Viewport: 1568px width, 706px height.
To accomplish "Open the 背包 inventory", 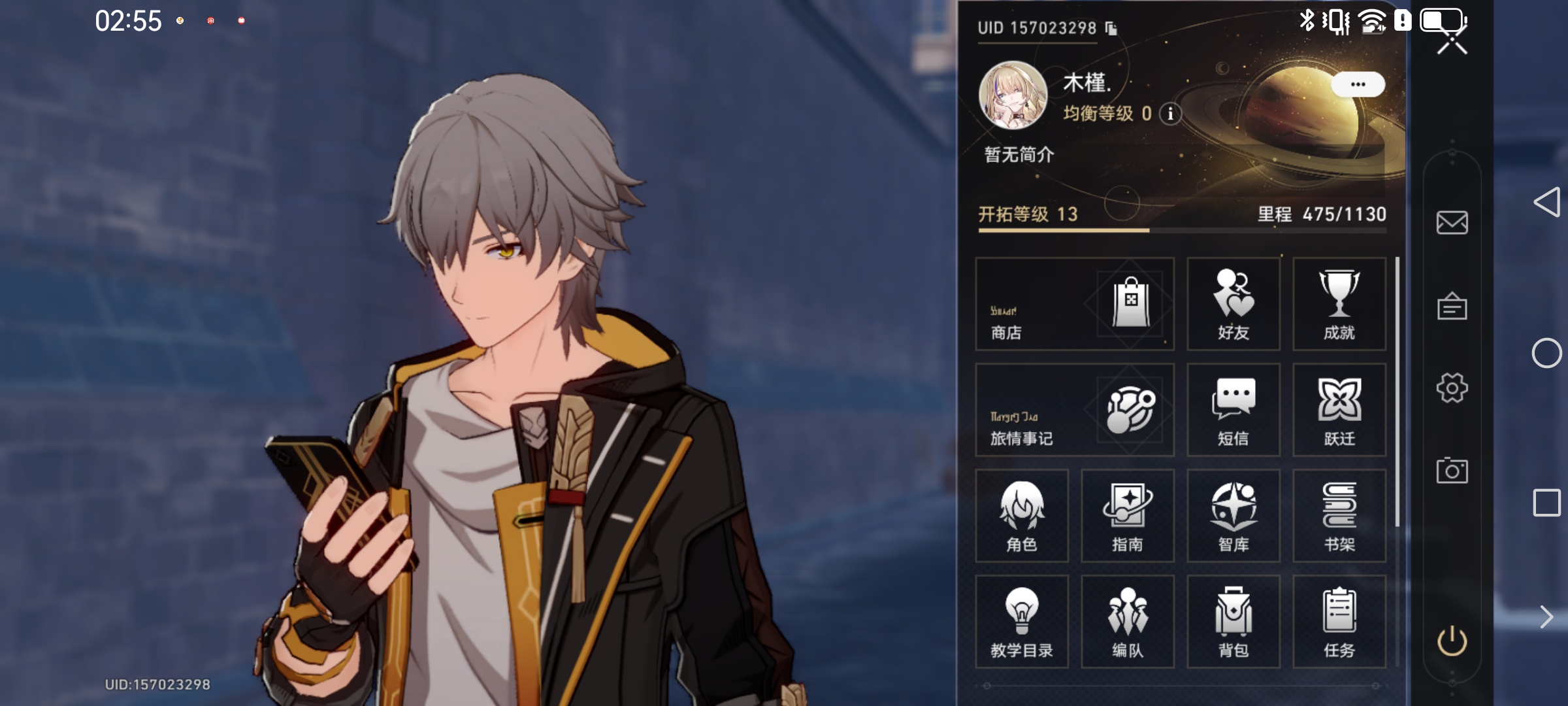I will 1233,622.
